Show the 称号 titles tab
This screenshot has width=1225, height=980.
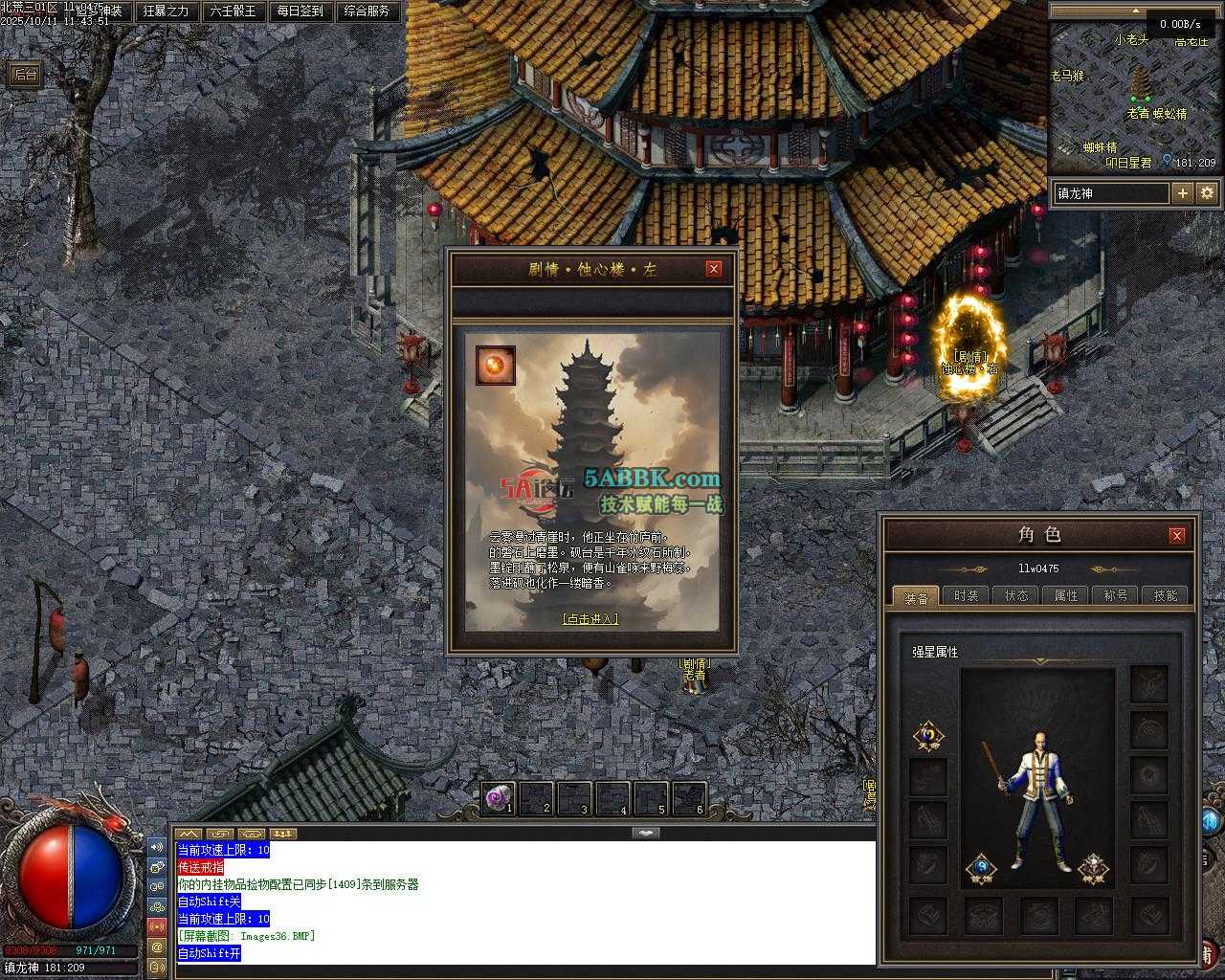click(x=1116, y=595)
